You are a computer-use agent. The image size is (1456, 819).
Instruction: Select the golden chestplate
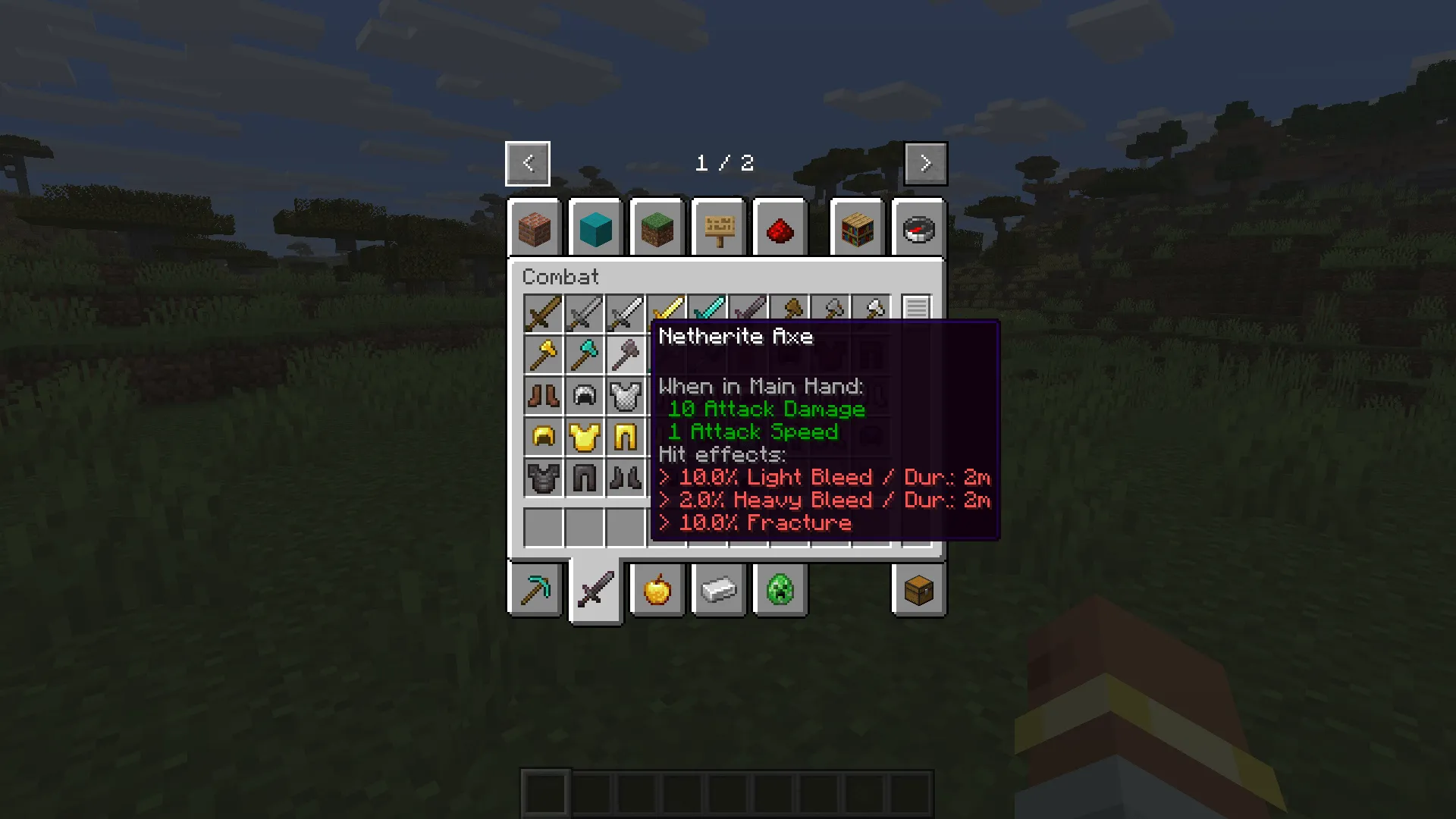click(x=585, y=436)
